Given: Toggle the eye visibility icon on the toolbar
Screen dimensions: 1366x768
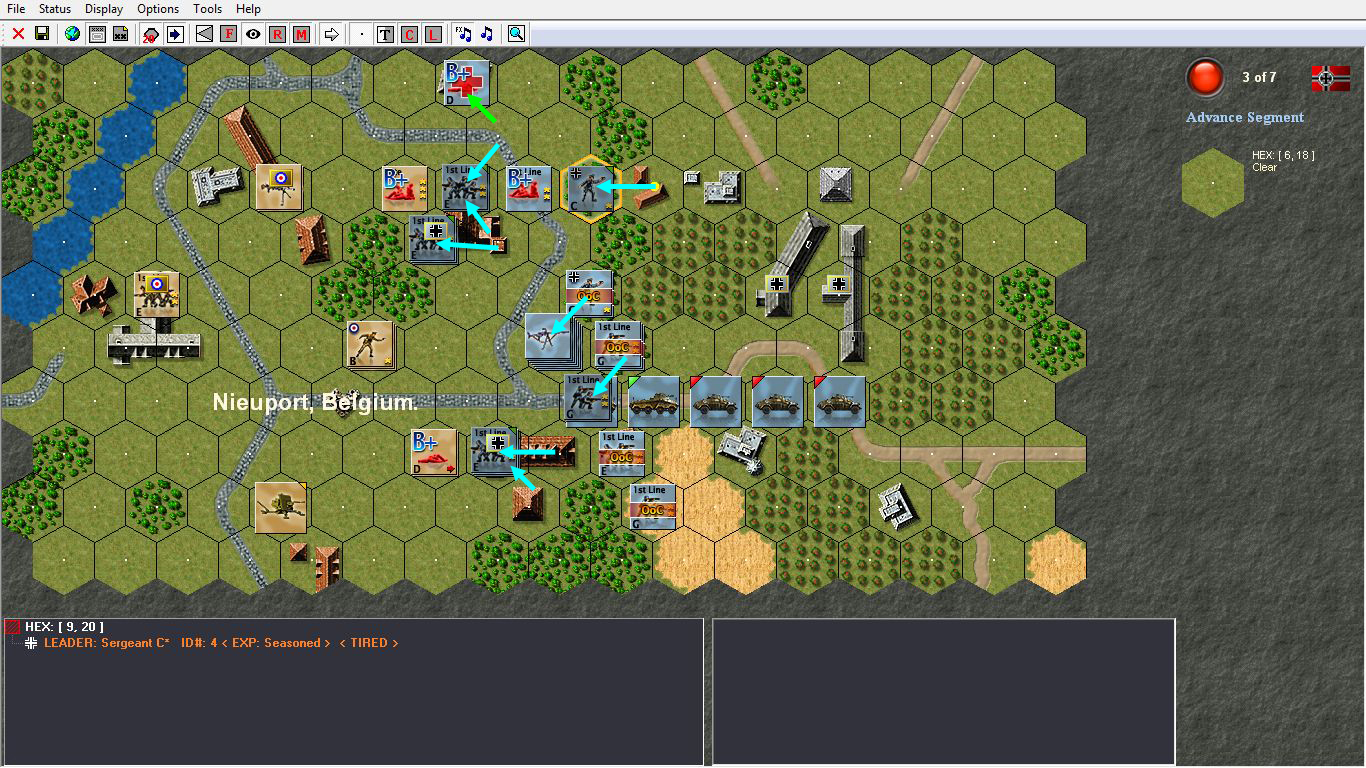Looking at the screenshot, I should pos(252,33).
